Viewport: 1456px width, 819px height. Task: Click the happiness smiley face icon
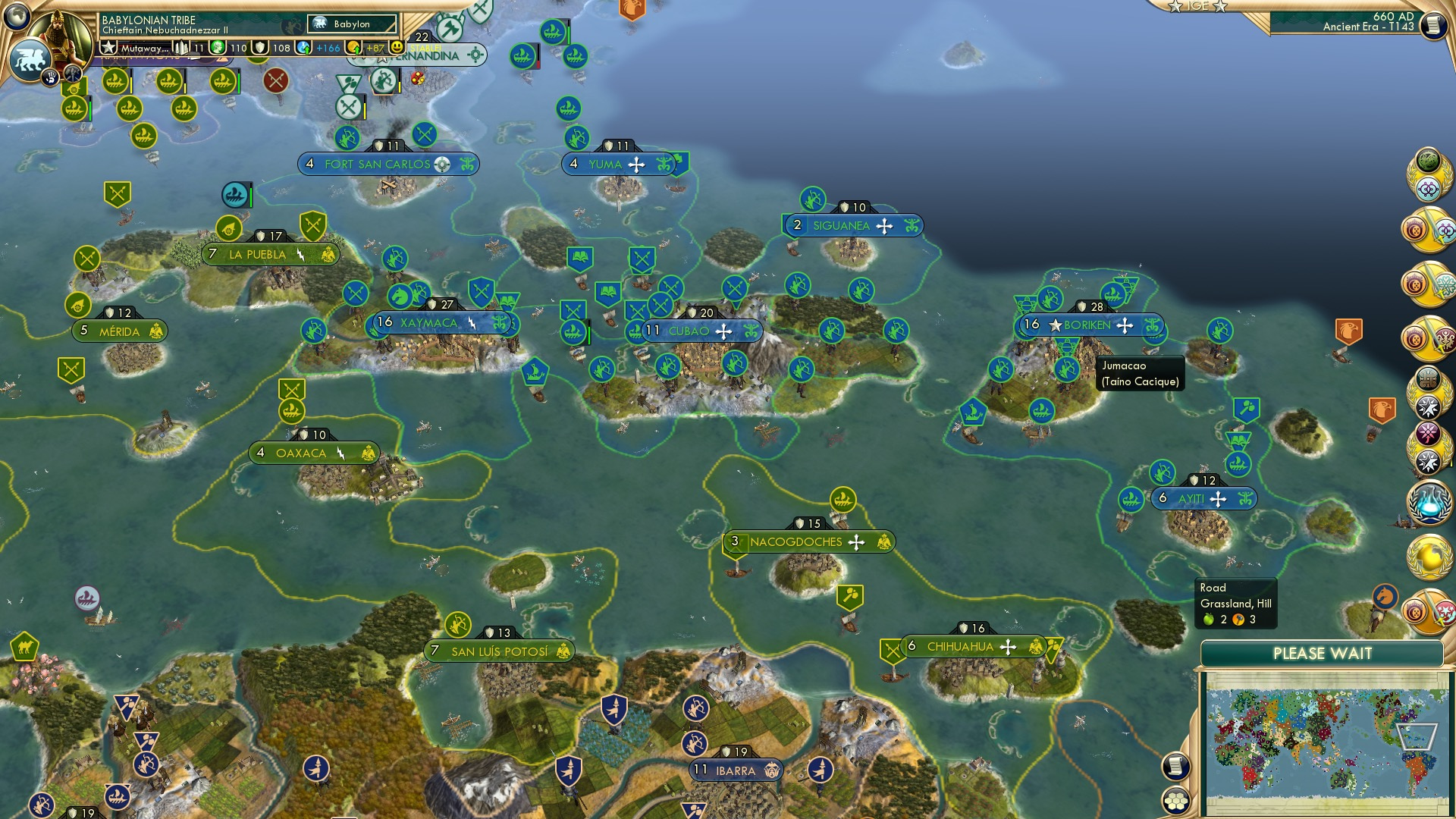[396, 47]
